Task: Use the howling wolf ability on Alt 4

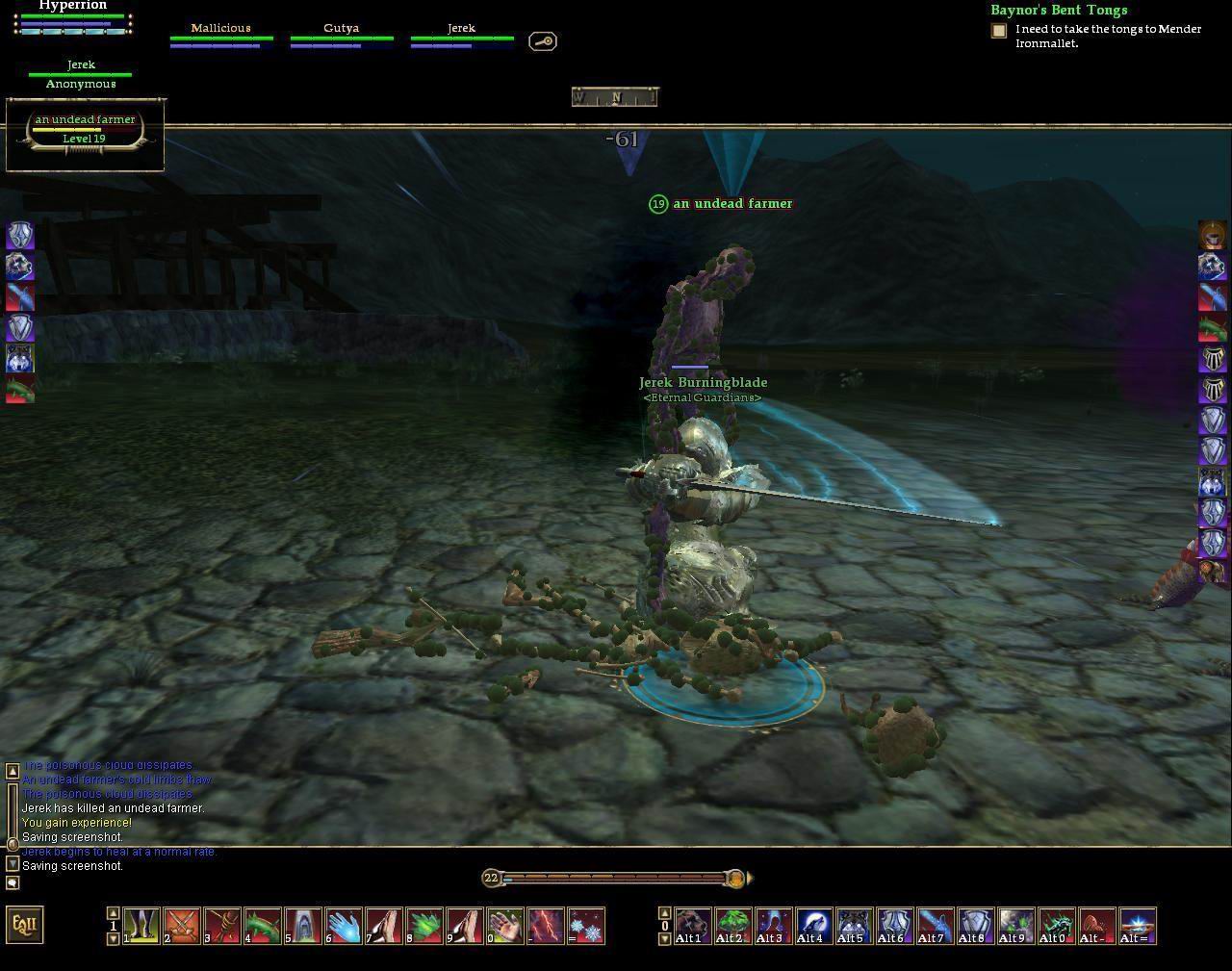Action: [813, 926]
